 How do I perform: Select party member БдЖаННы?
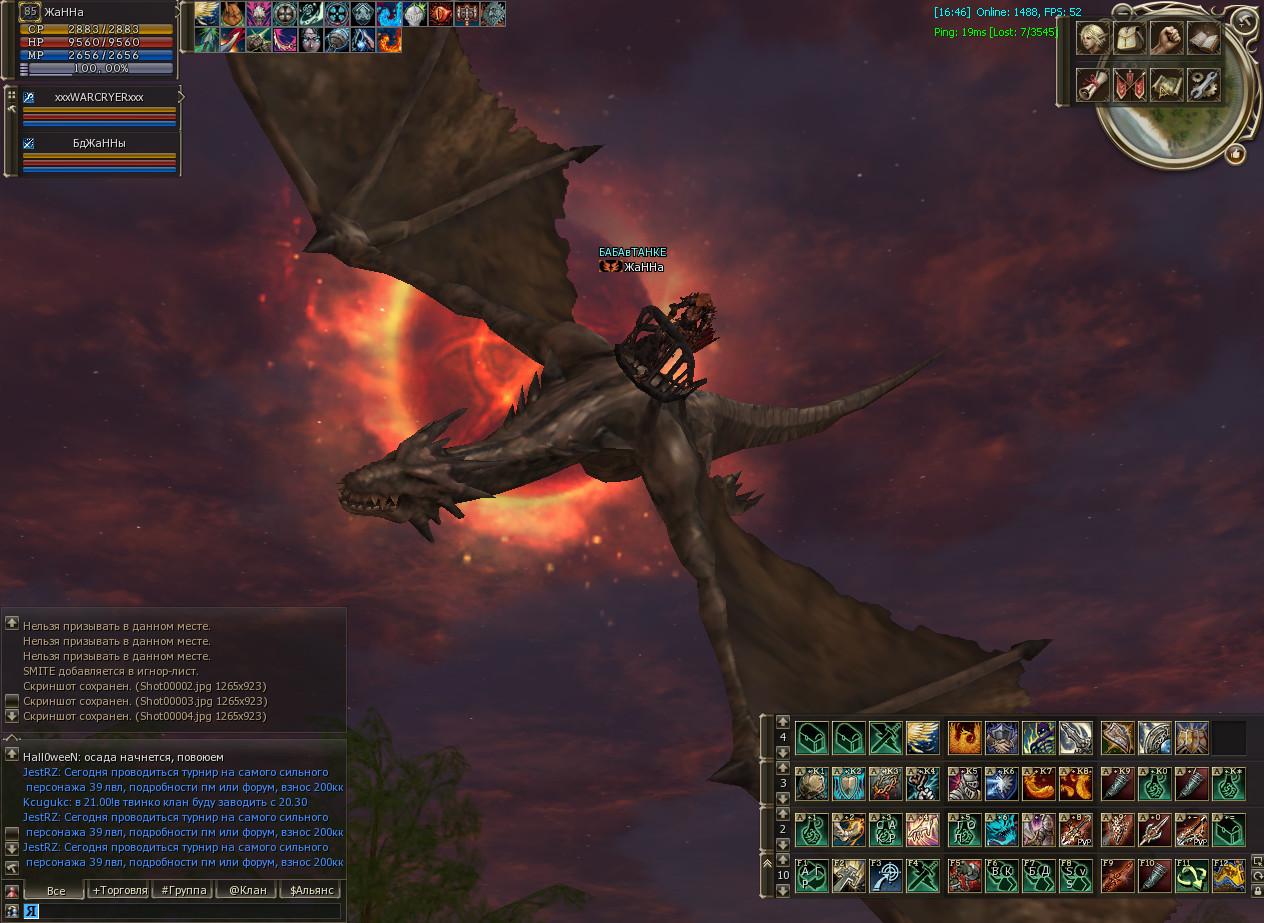(x=99, y=143)
